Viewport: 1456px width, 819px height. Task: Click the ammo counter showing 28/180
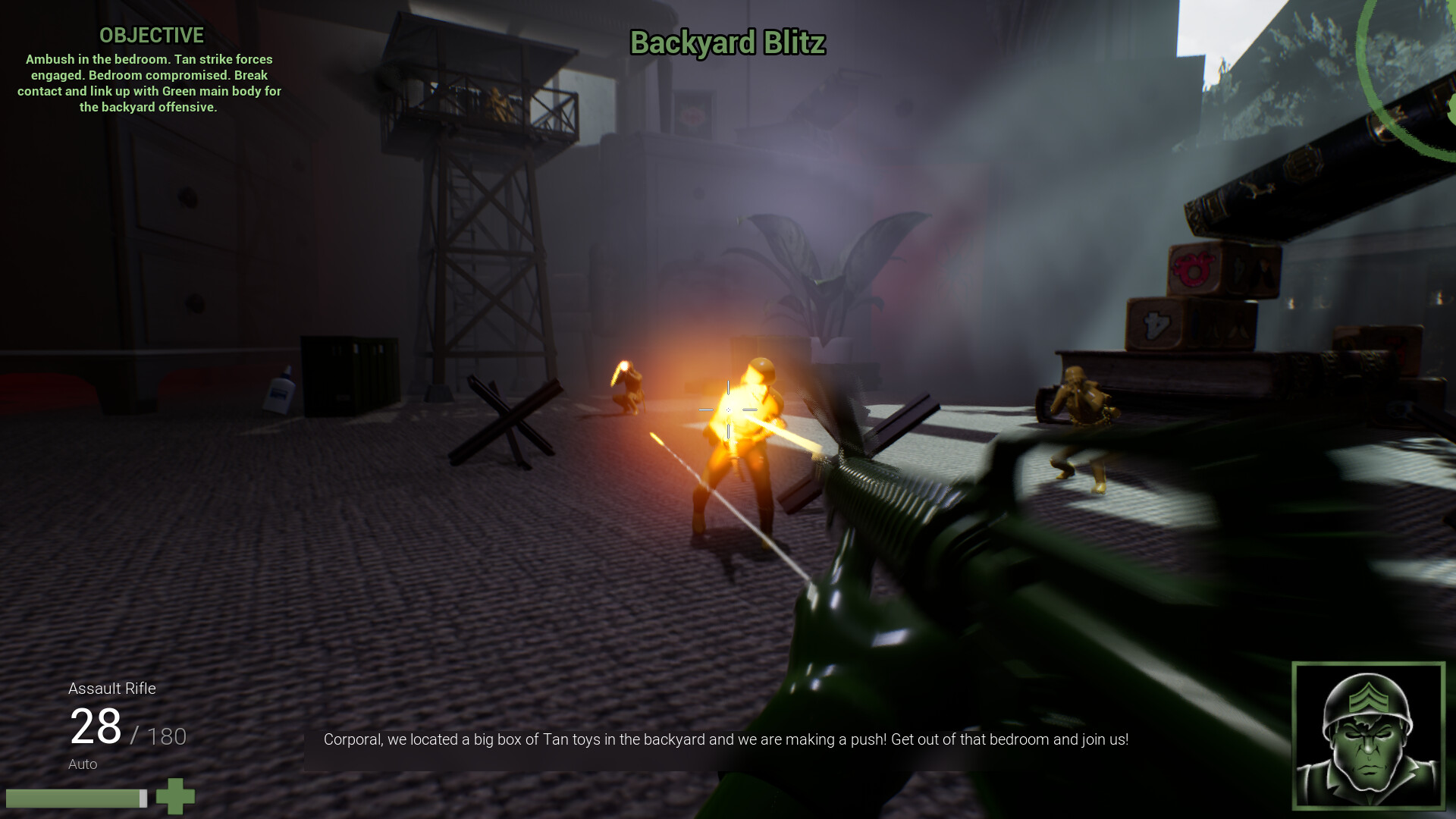129,726
